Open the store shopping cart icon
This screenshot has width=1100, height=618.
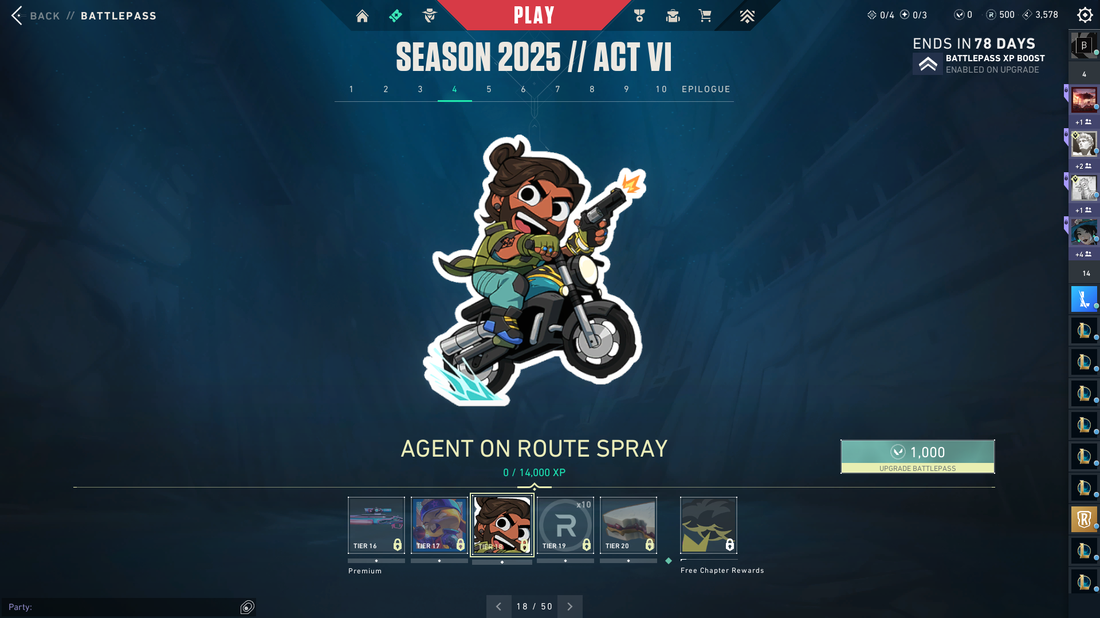[705, 16]
